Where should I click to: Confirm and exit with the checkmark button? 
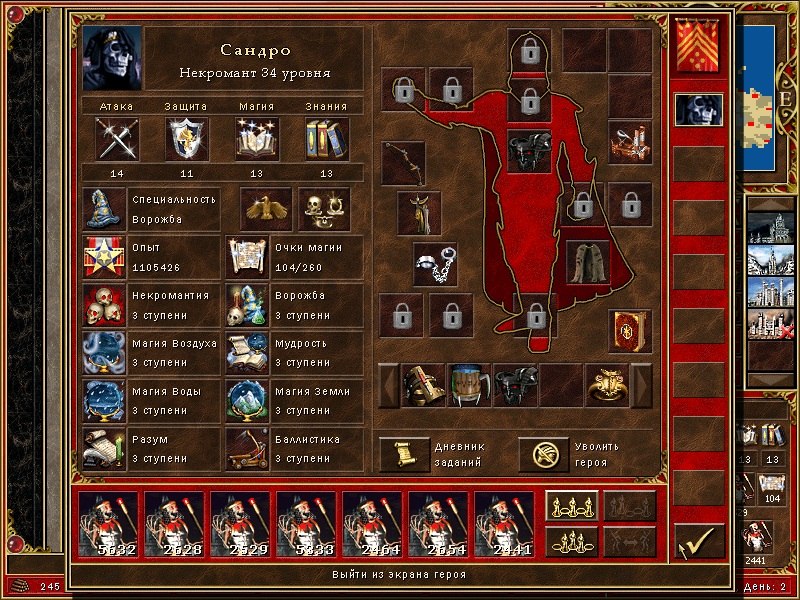click(x=698, y=542)
